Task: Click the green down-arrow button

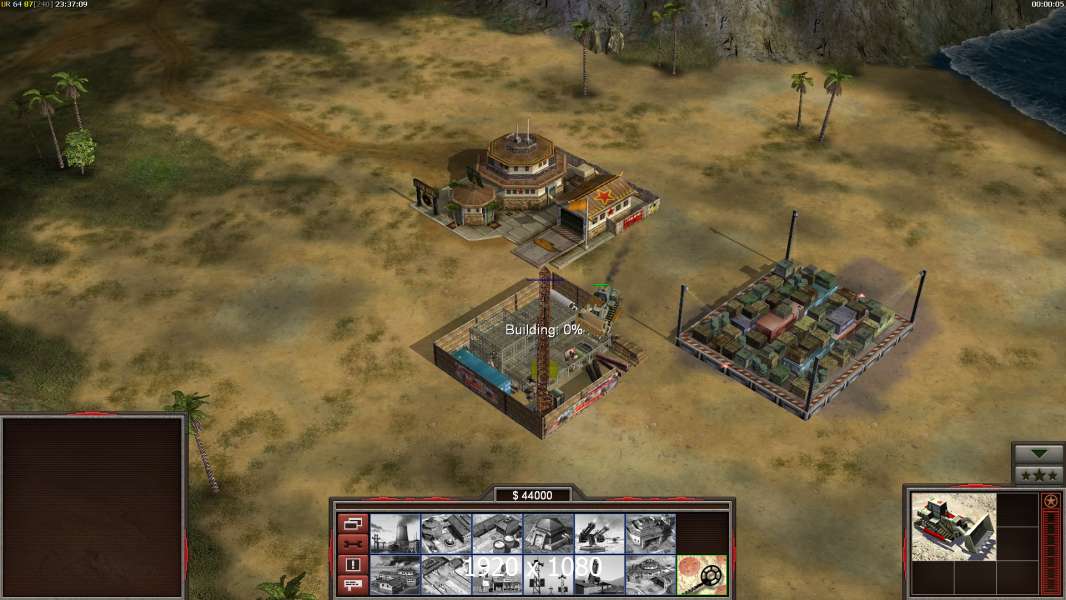Action: click(x=1038, y=453)
